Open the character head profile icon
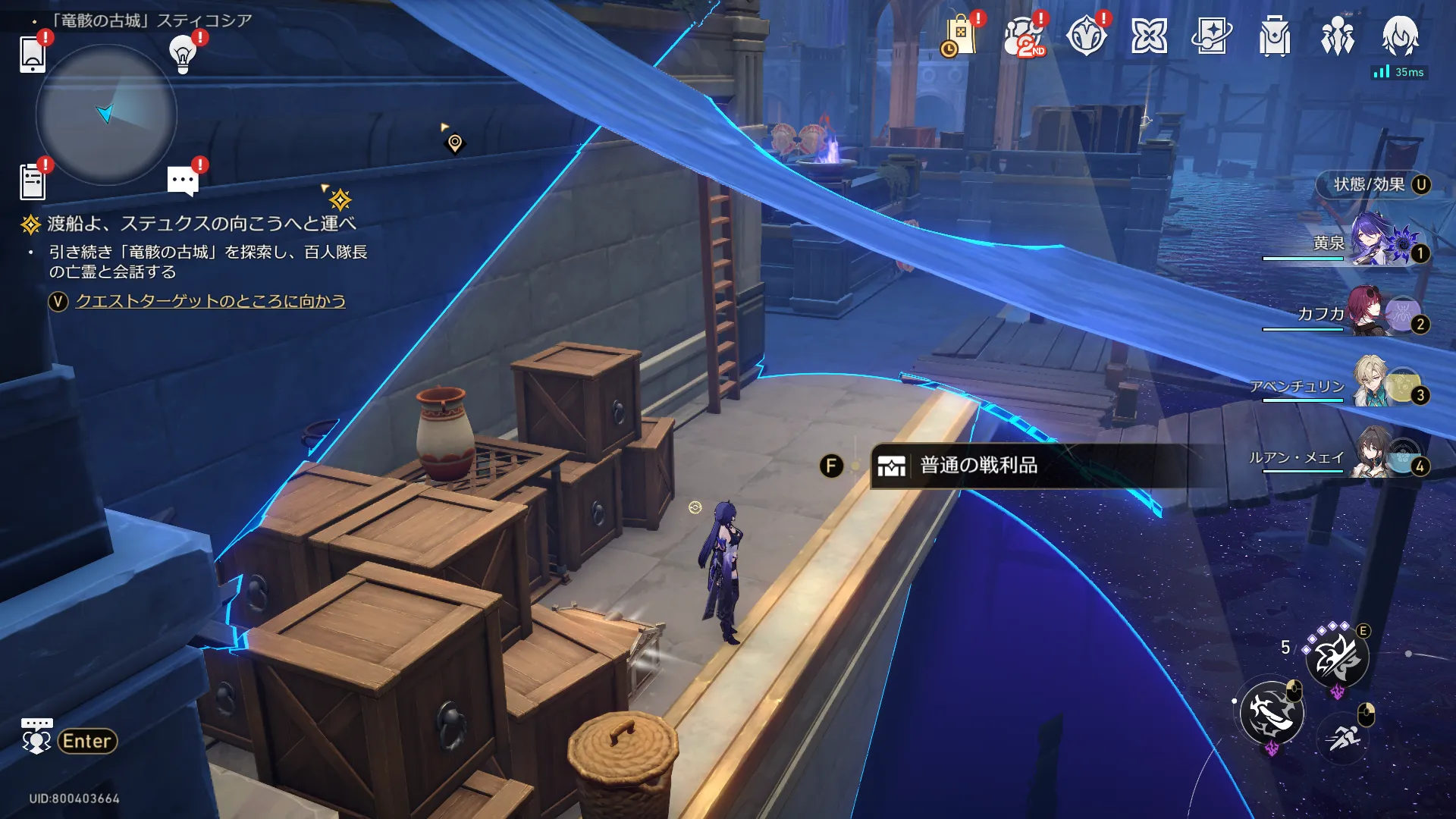 coord(1400,36)
